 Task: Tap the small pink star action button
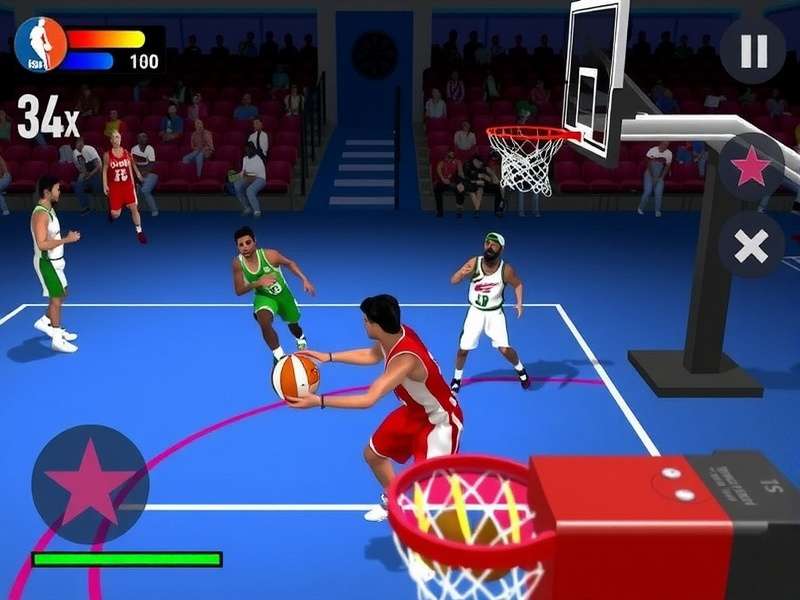click(751, 167)
